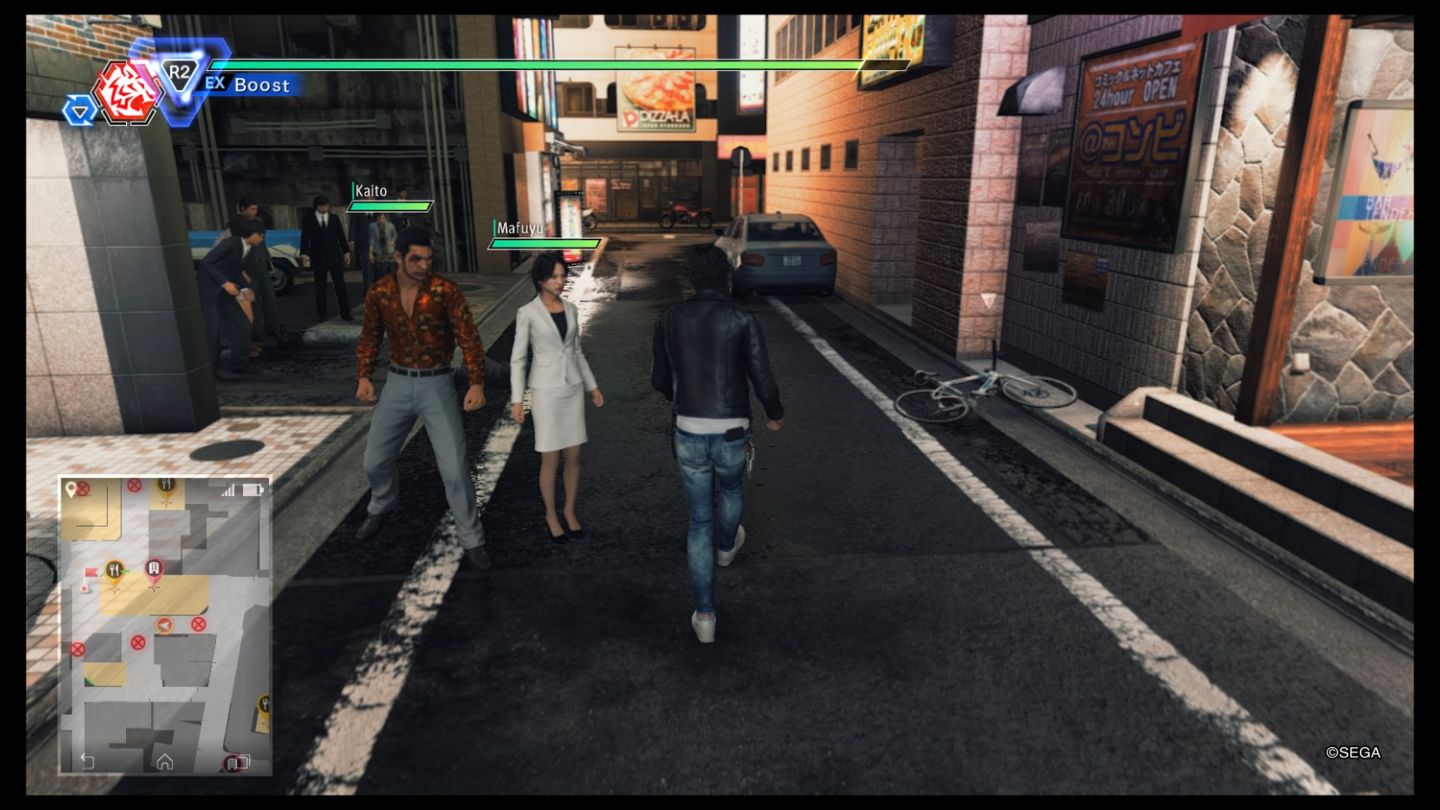This screenshot has width=1440, height=810.
Task: Click the second restaurant pin near the minimap edge
Action: (264, 701)
